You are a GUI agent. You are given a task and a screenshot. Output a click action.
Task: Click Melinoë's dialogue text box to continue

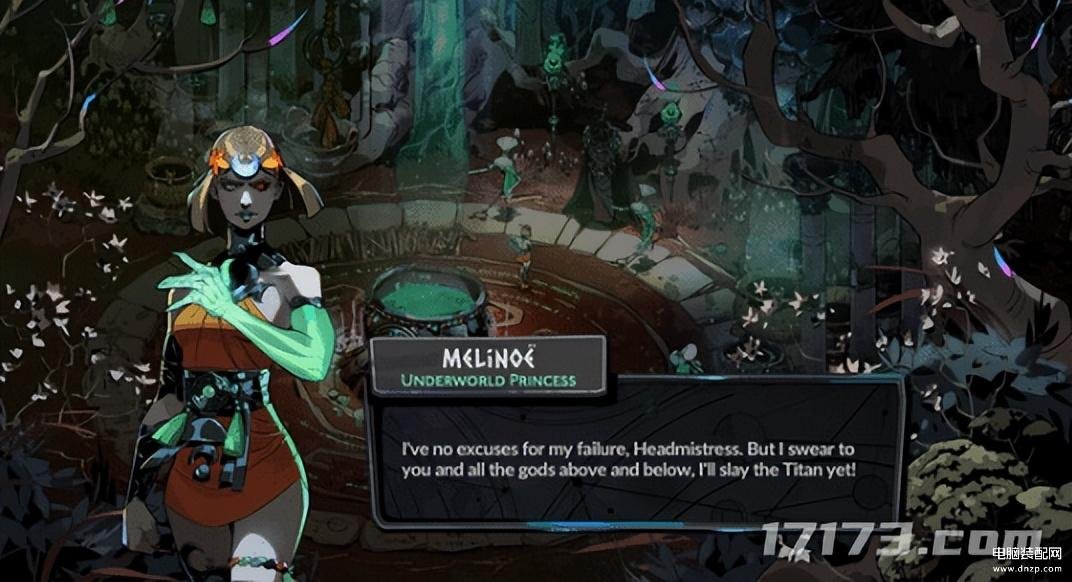(x=632, y=455)
